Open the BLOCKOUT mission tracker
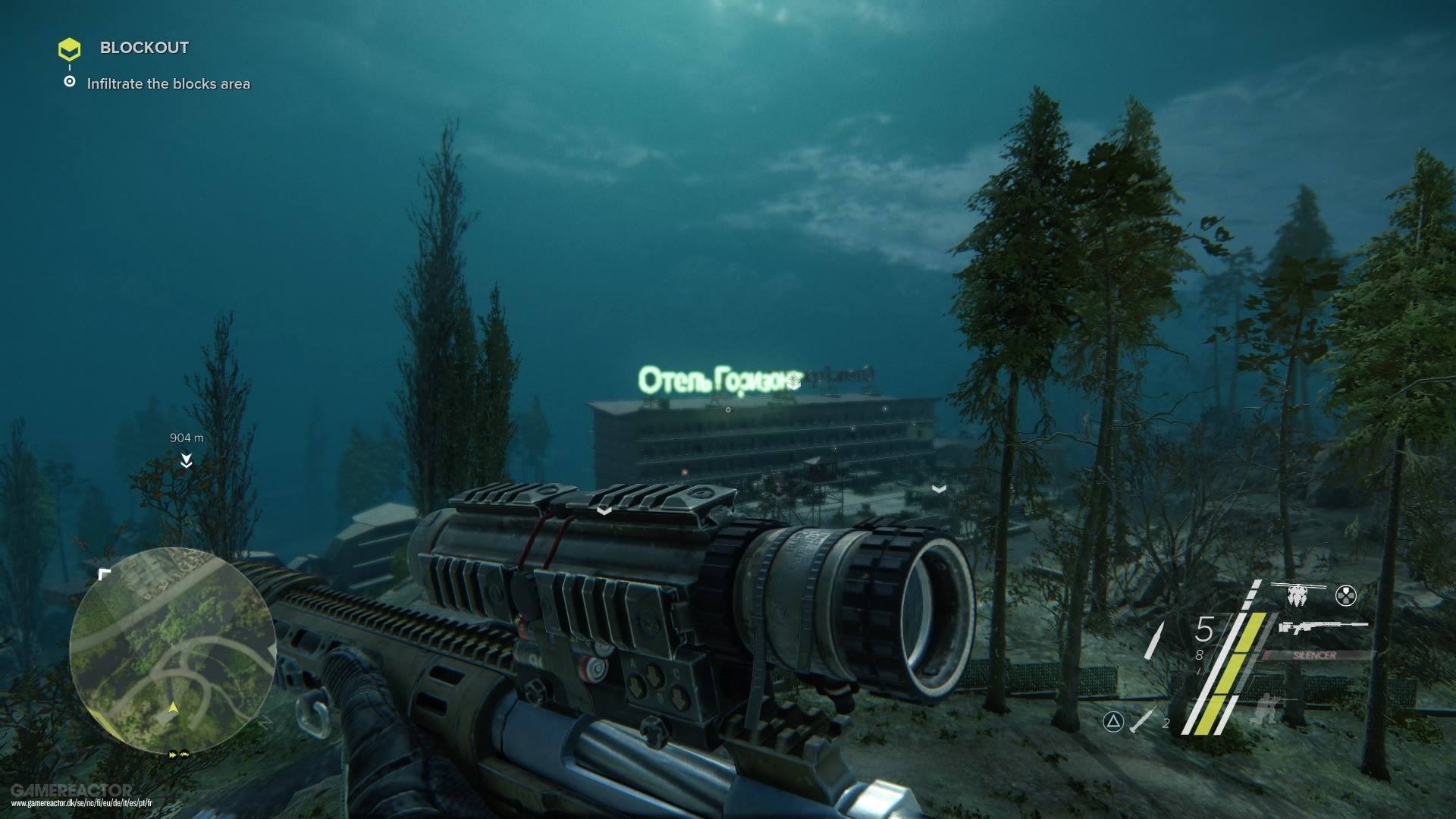1456x819 pixels. pyautogui.click(x=143, y=48)
